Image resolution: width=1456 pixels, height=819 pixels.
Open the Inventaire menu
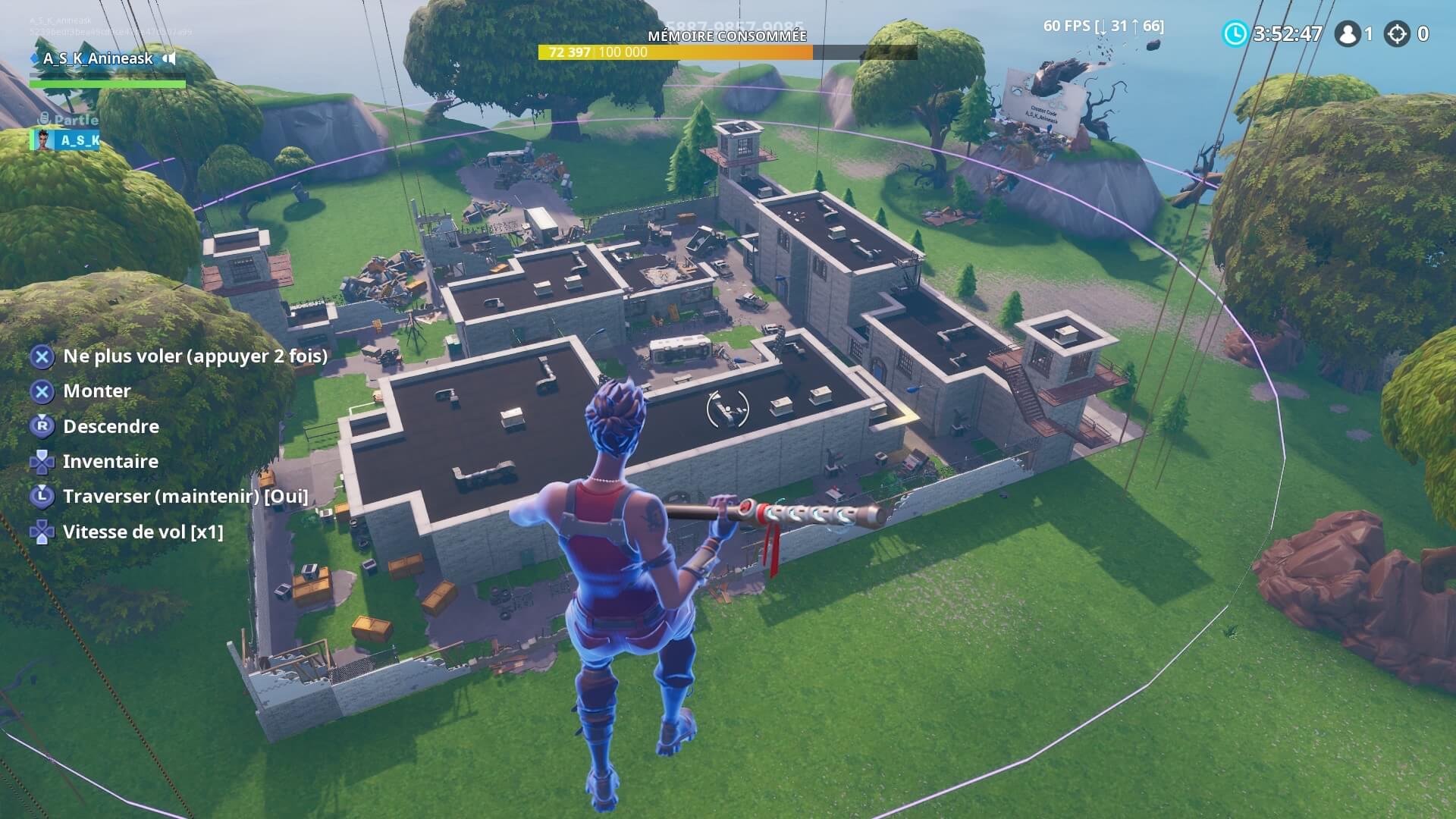[x=111, y=461]
